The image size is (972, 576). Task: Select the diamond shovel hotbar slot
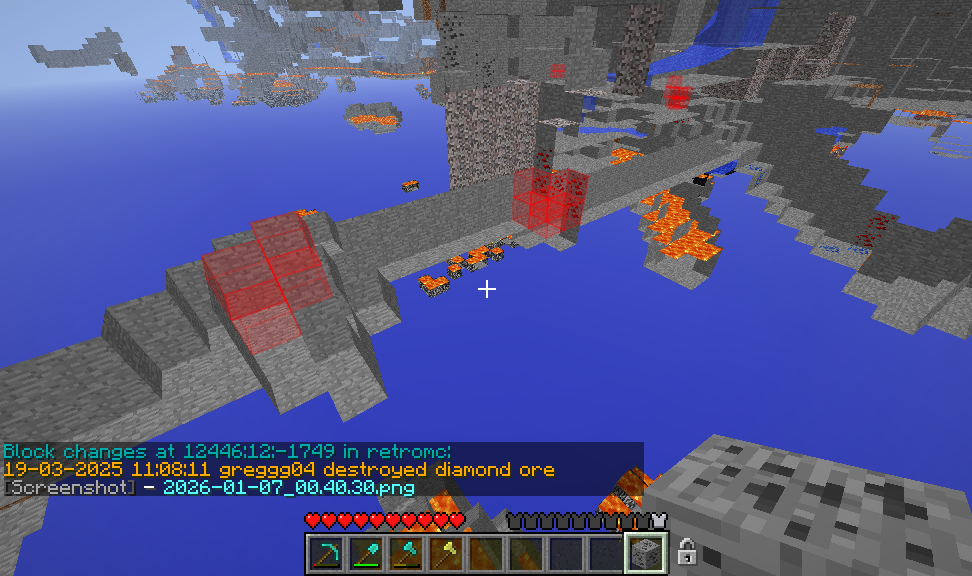pos(365,552)
